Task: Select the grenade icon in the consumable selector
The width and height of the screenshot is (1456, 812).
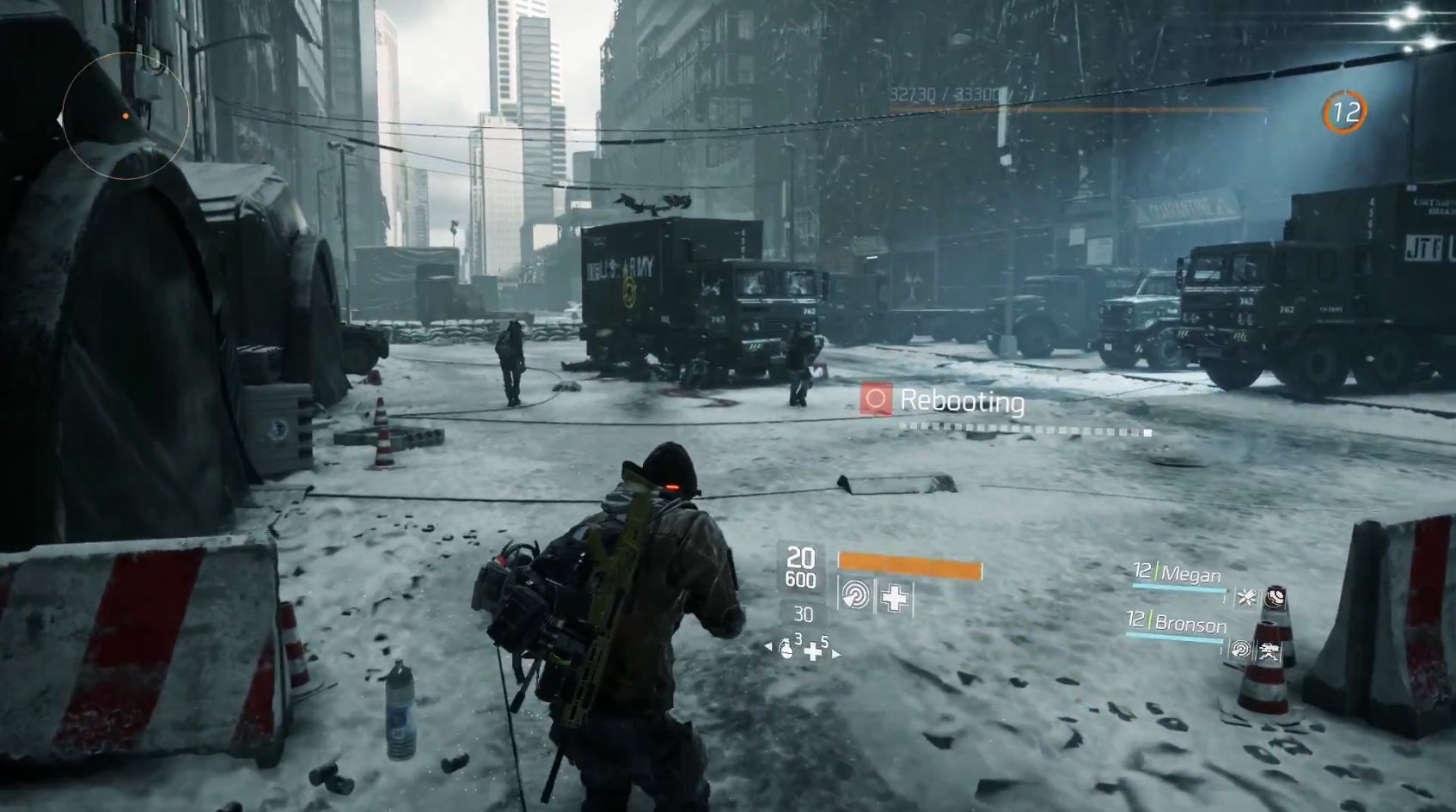Action: (x=786, y=650)
